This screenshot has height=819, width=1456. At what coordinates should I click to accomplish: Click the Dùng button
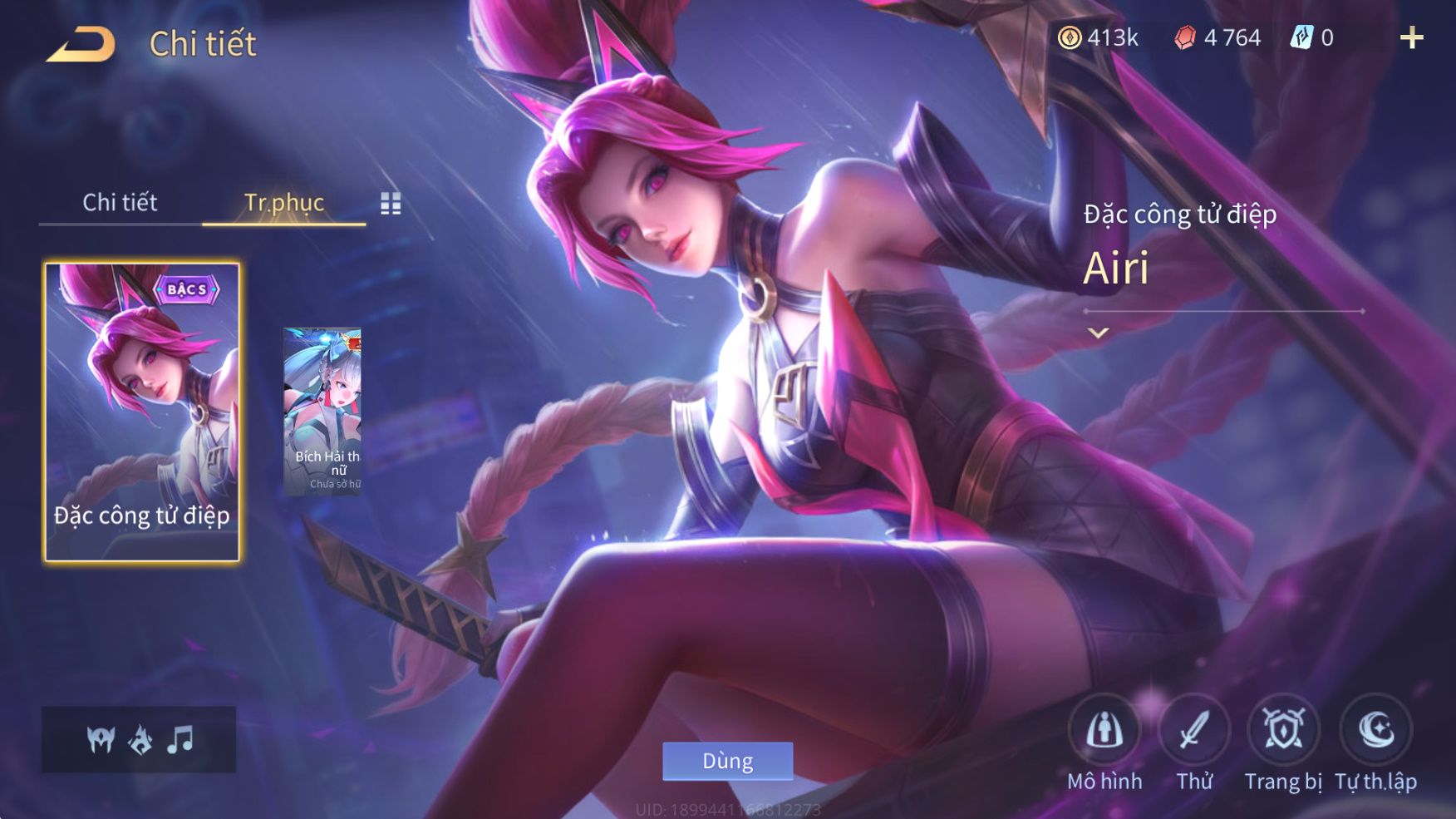[x=727, y=761]
